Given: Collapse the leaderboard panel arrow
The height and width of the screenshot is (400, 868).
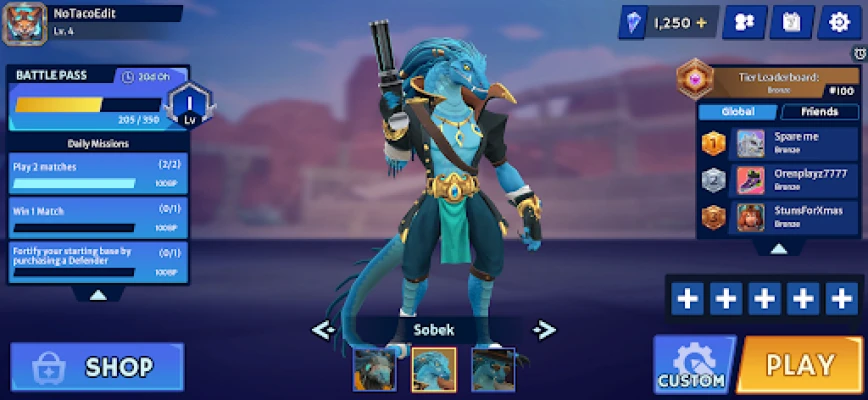Looking at the screenshot, I should click(x=777, y=248).
